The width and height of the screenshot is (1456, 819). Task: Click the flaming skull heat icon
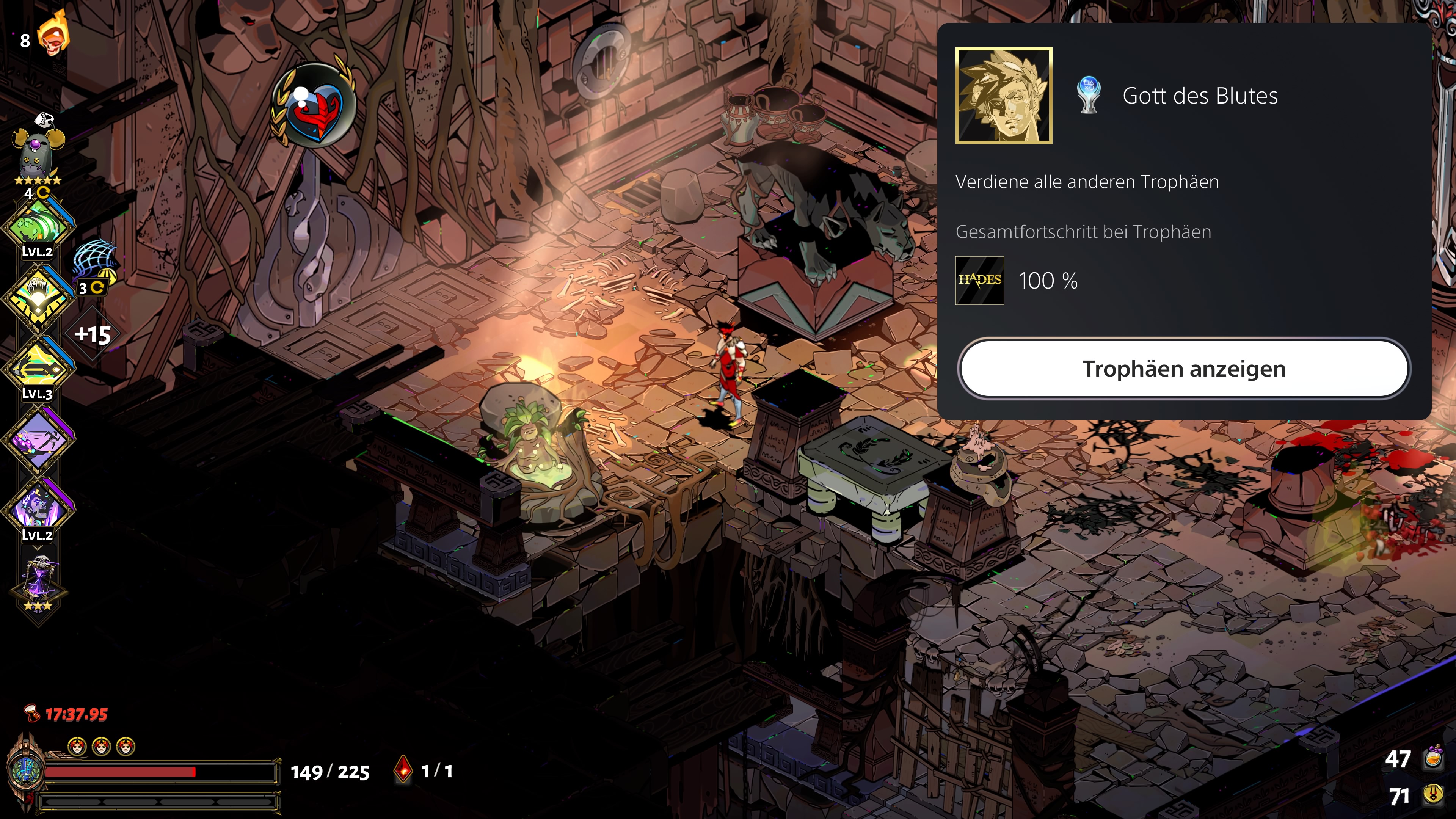53,35
